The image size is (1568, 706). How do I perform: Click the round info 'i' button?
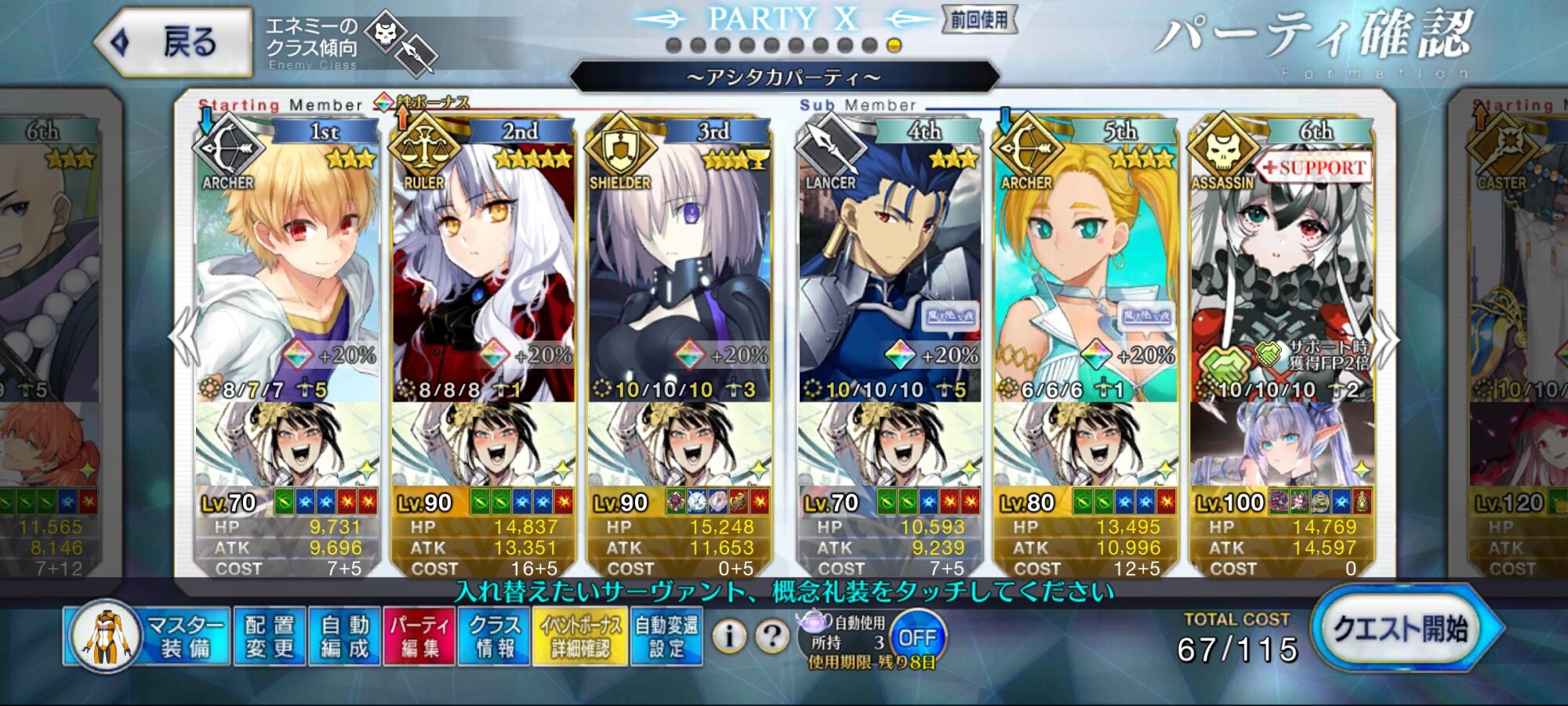pyautogui.click(x=729, y=637)
